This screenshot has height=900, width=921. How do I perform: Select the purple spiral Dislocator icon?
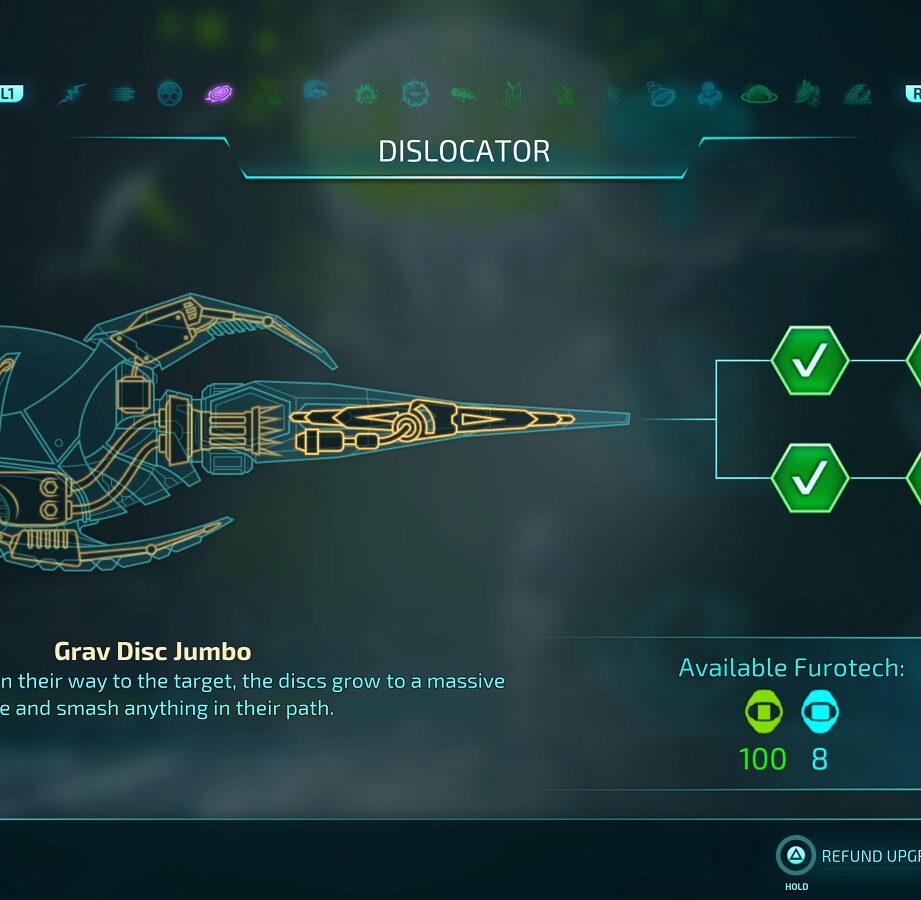point(219,94)
